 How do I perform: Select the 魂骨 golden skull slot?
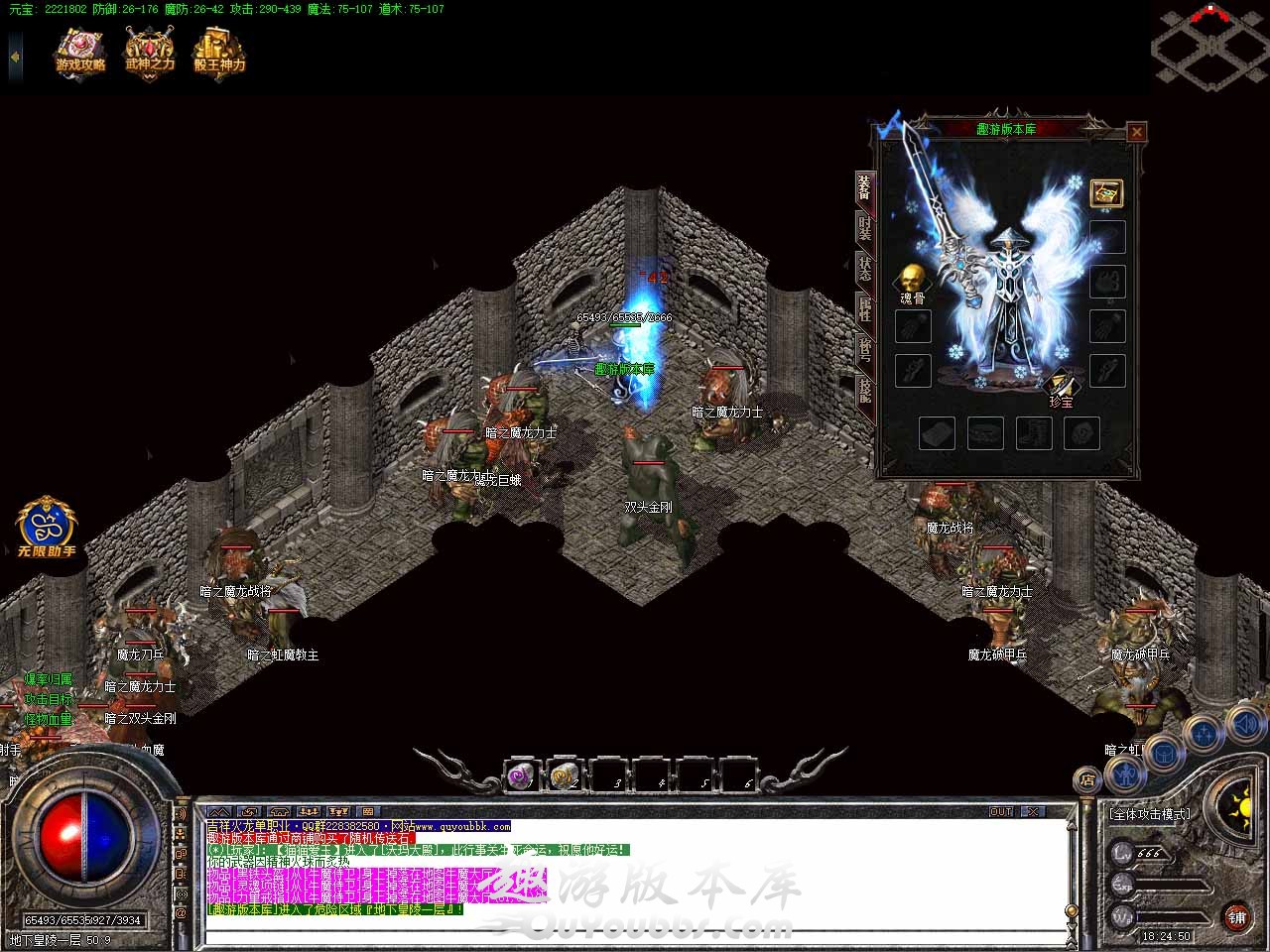coord(912,279)
